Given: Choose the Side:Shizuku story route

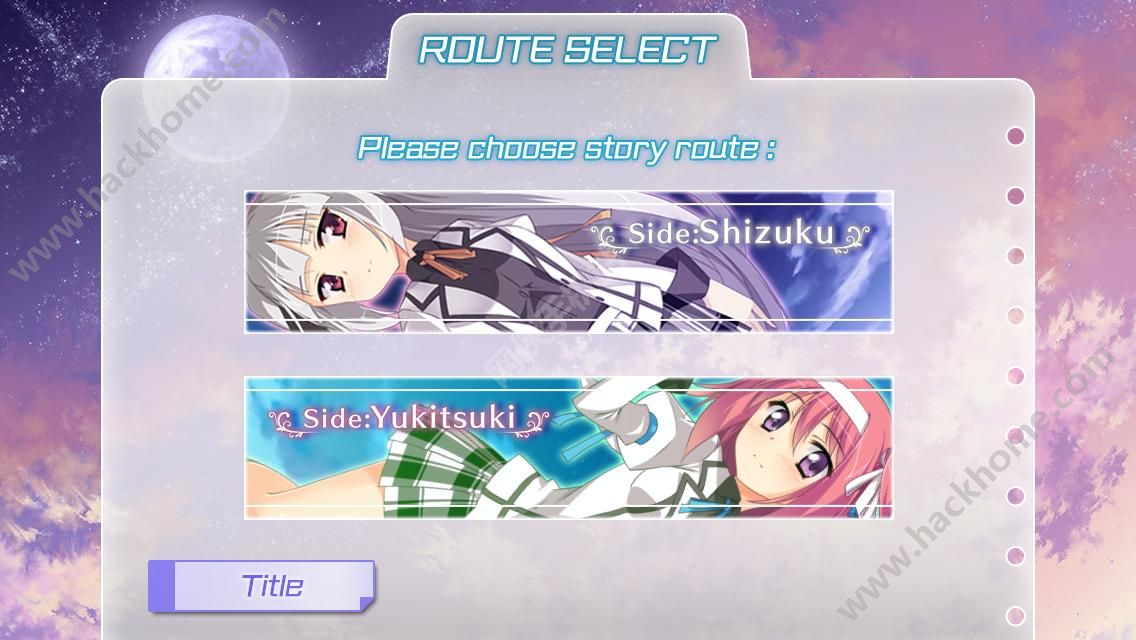Looking at the screenshot, I should click(568, 261).
